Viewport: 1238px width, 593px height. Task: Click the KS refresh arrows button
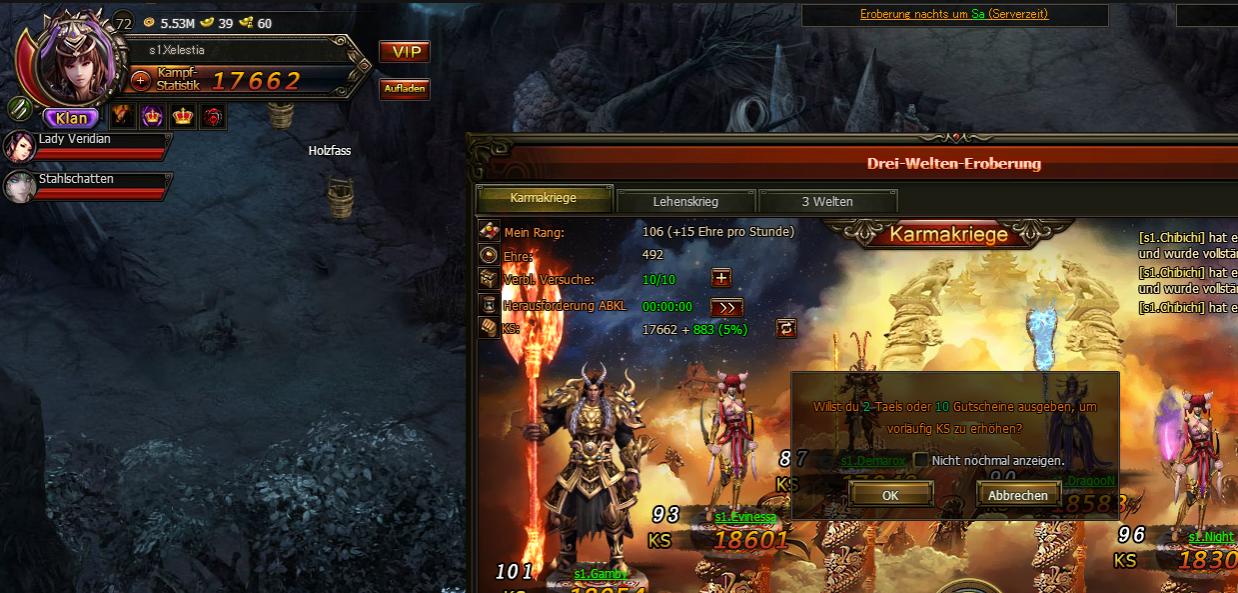[x=786, y=328]
